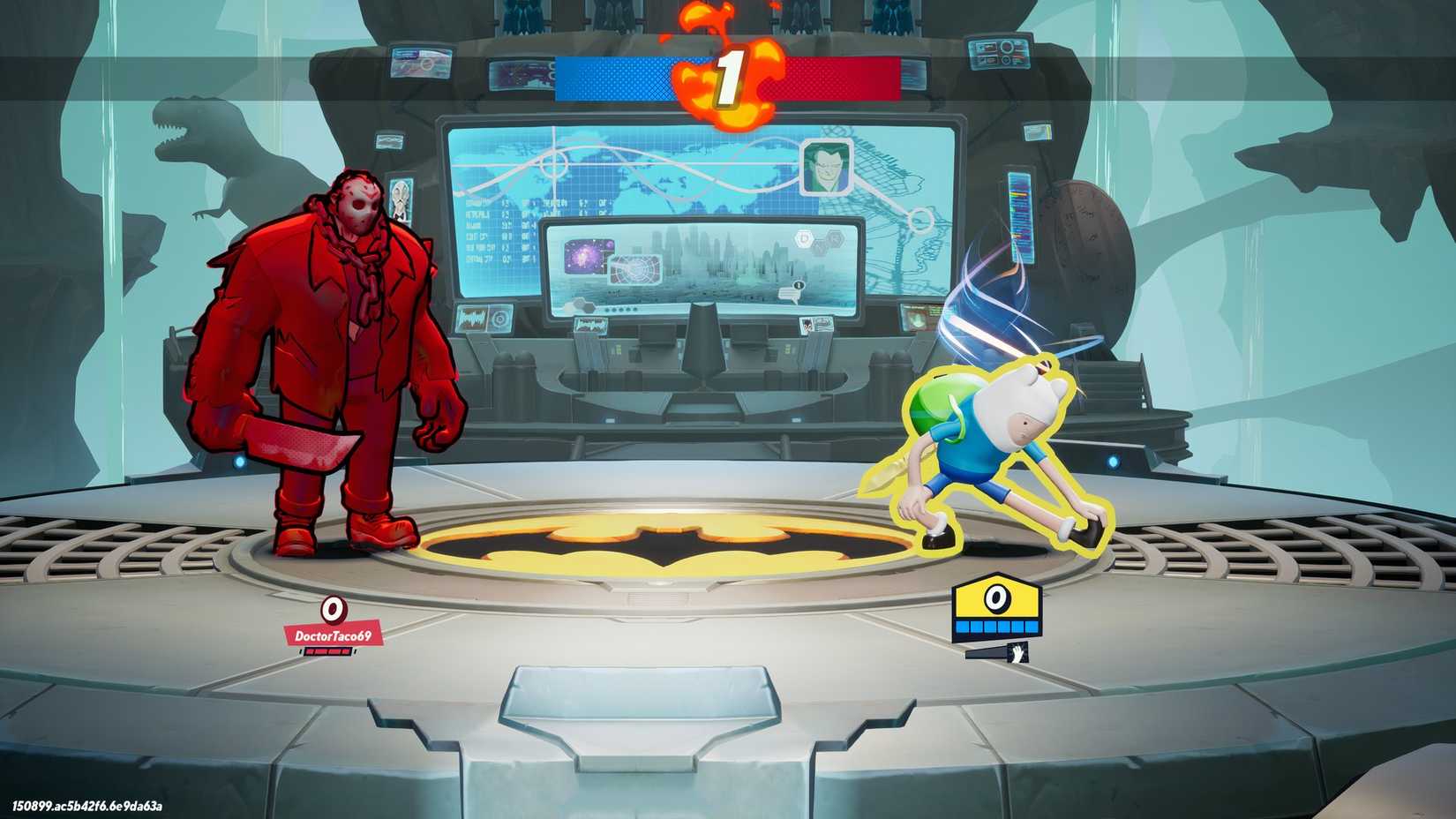Viewport: 1456px width, 819px height.
Task: Toggle the first blue dodge-meter segment under Finn
Action: 962,626
